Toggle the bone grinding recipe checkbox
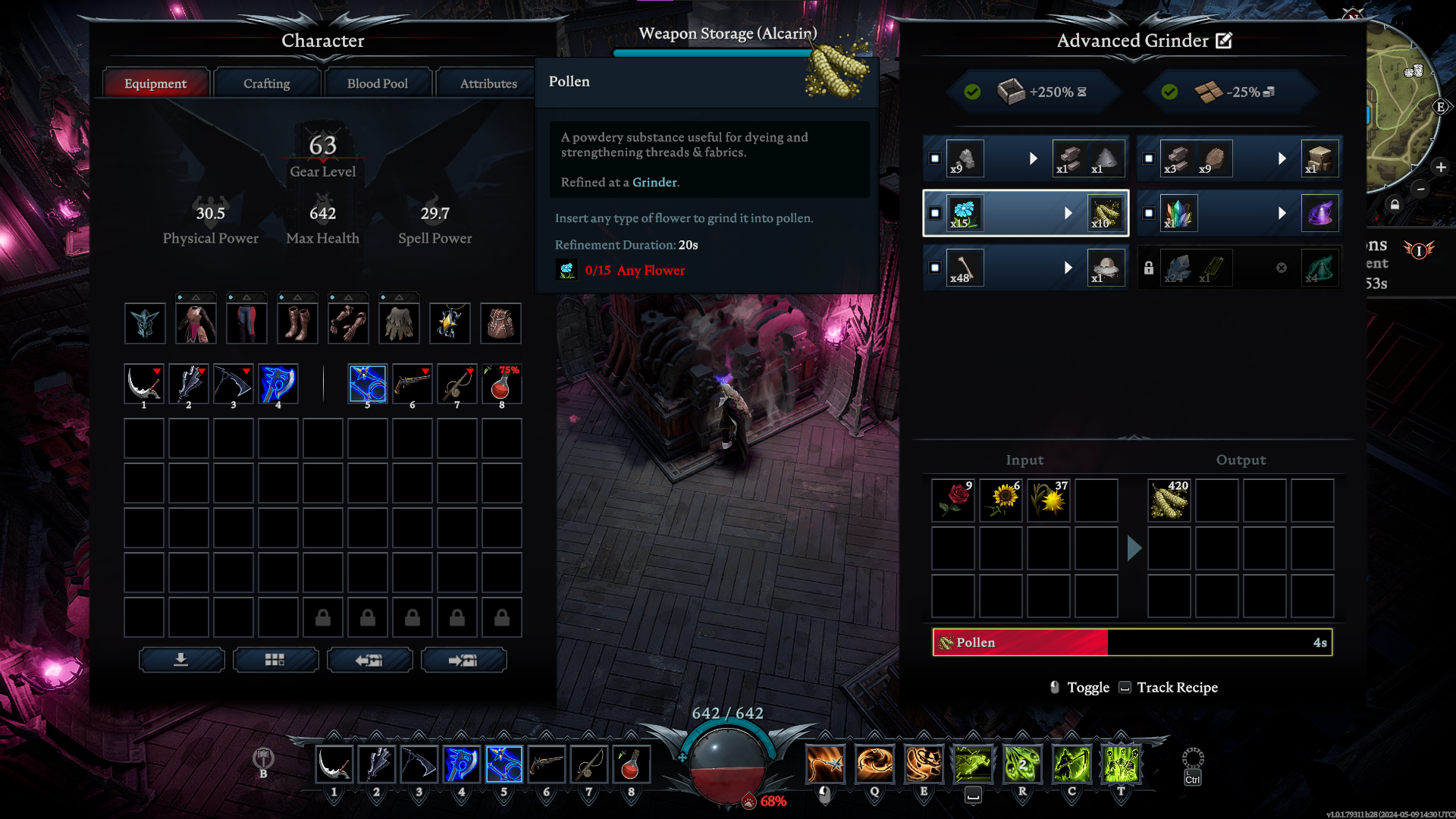1456x819 pixels. click(x=935, y=268)
